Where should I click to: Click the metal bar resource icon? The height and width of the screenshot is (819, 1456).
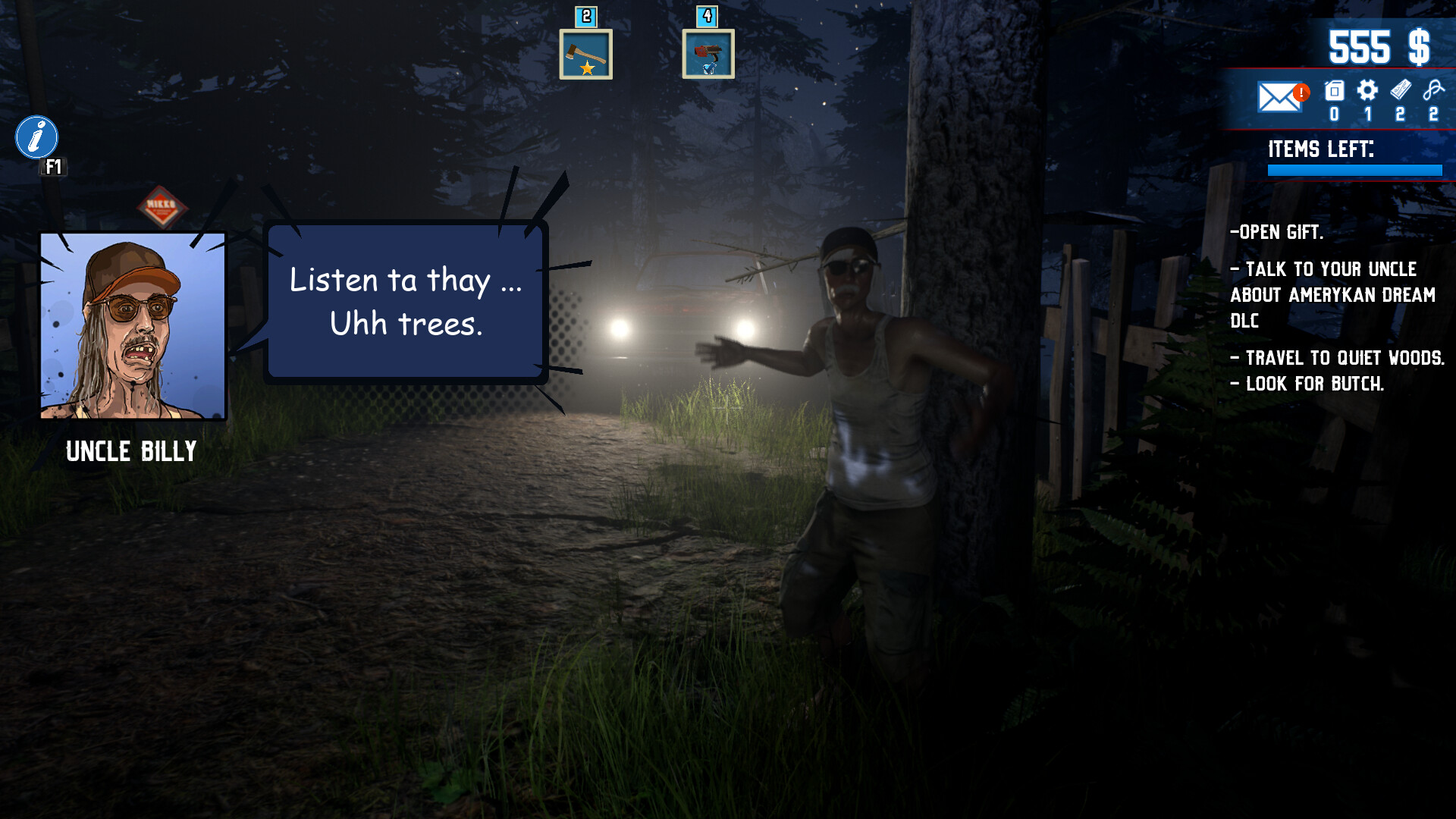[x=1401, y=90]
